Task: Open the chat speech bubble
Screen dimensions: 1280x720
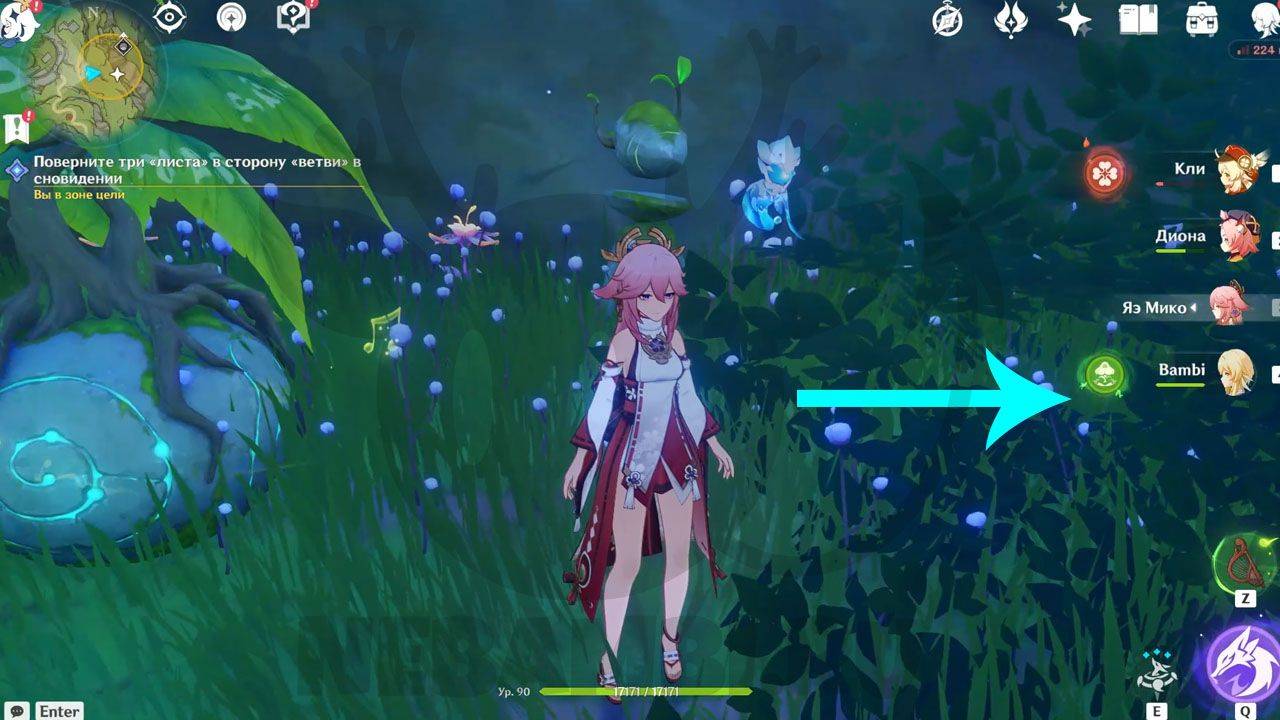Action: tap(18, 710)
